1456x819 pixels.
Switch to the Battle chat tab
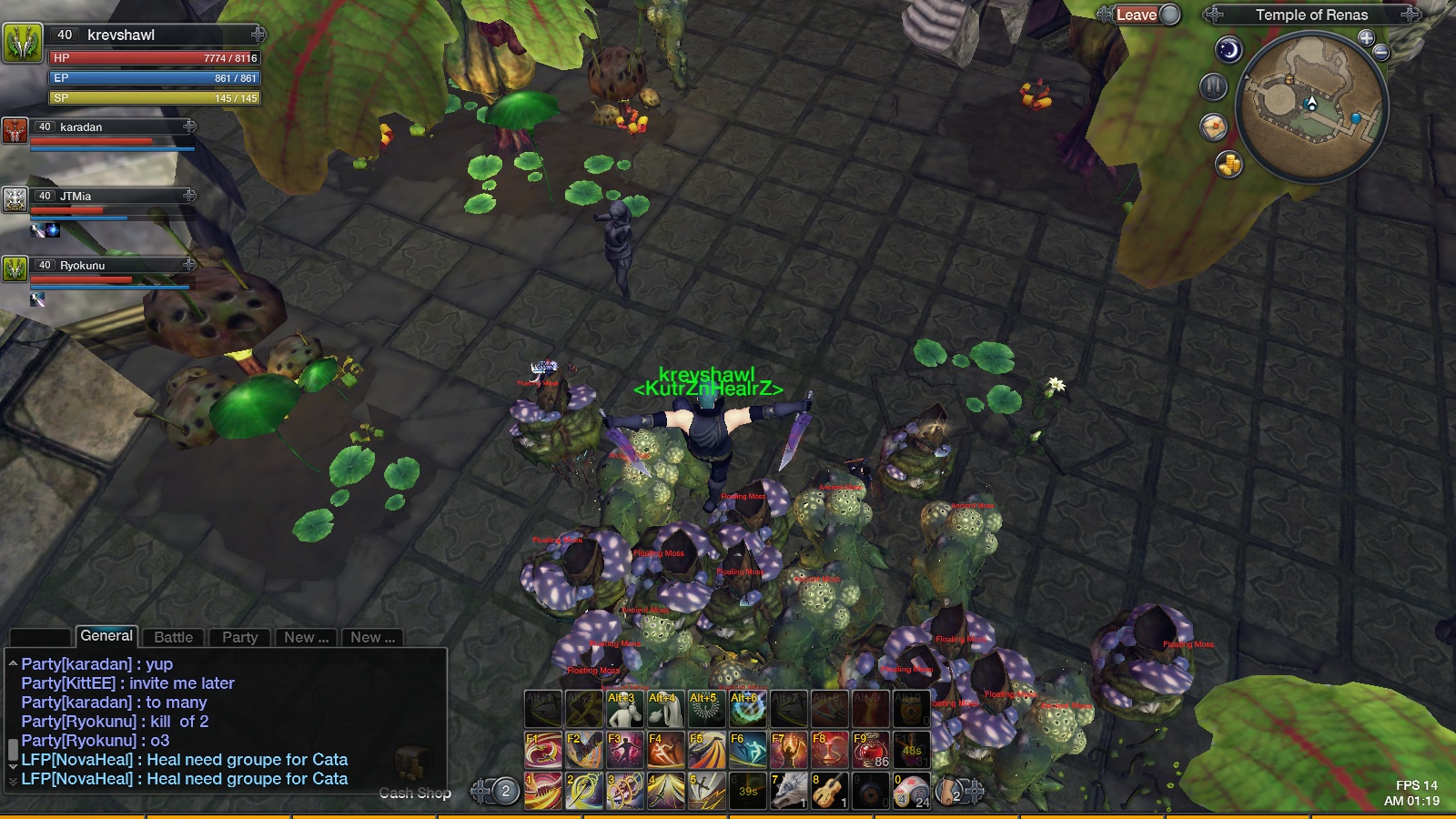coord(173,637)
